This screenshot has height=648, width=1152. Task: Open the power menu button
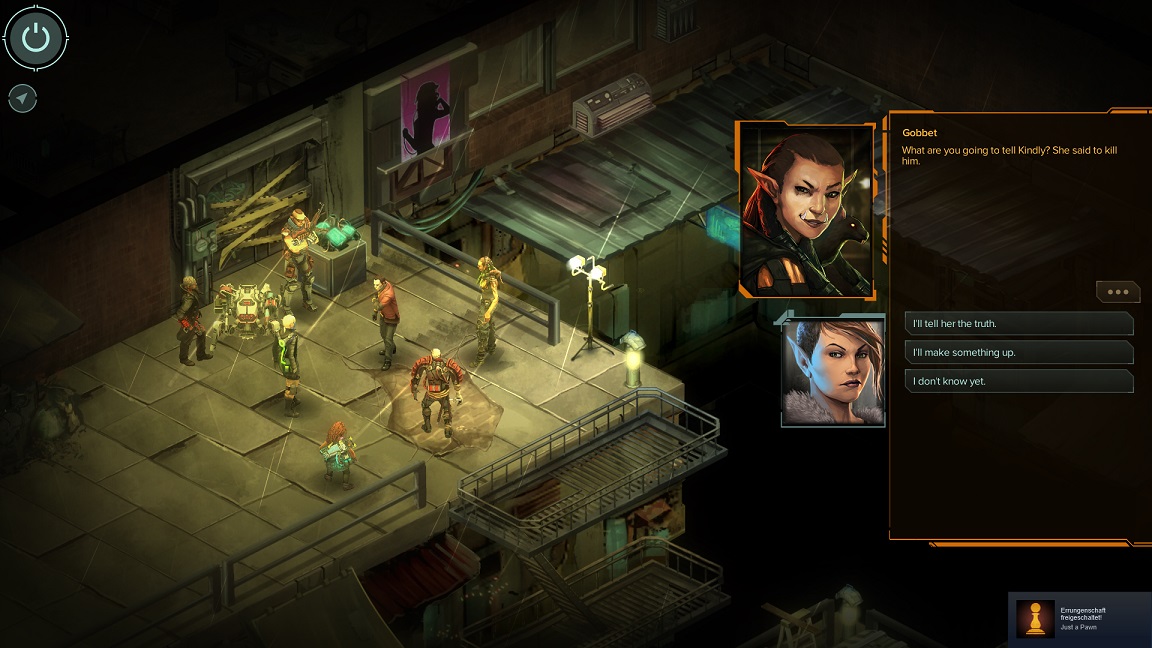coord(36,39)
